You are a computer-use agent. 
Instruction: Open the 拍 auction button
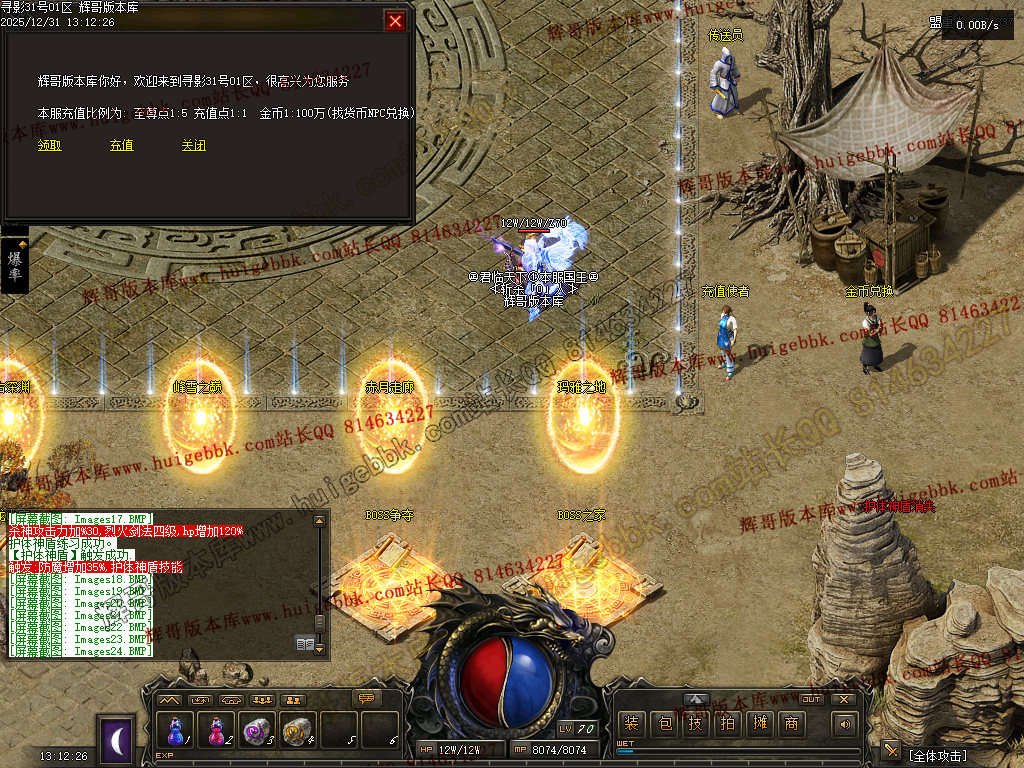click(x=728, y=724)
